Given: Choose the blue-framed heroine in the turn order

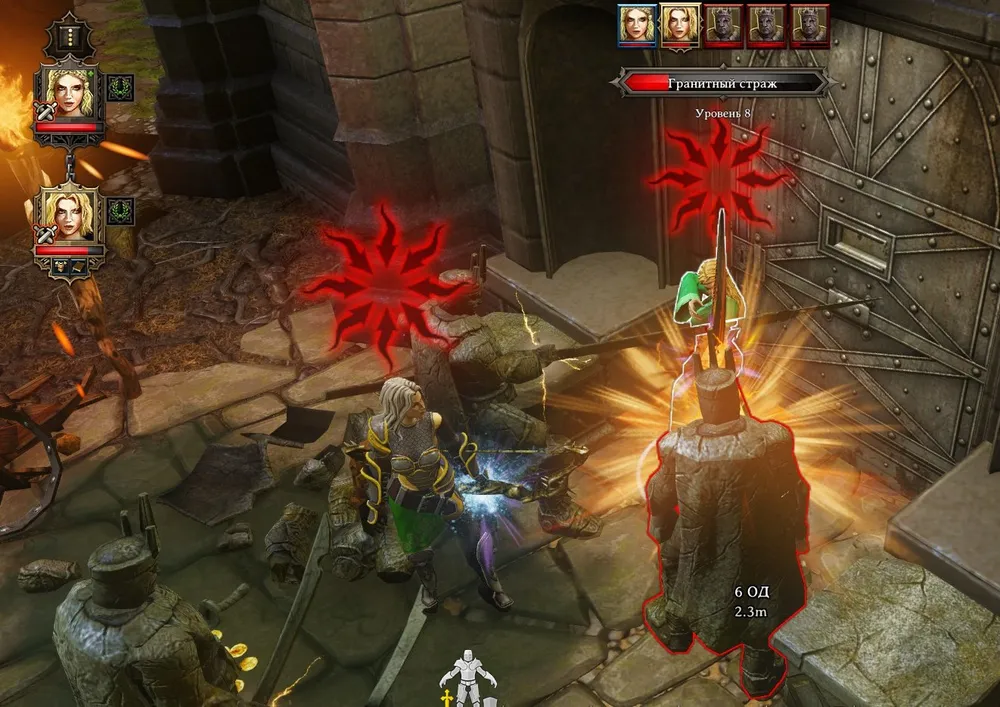Looking at the screenshot, I should click(x=636, y=26).
